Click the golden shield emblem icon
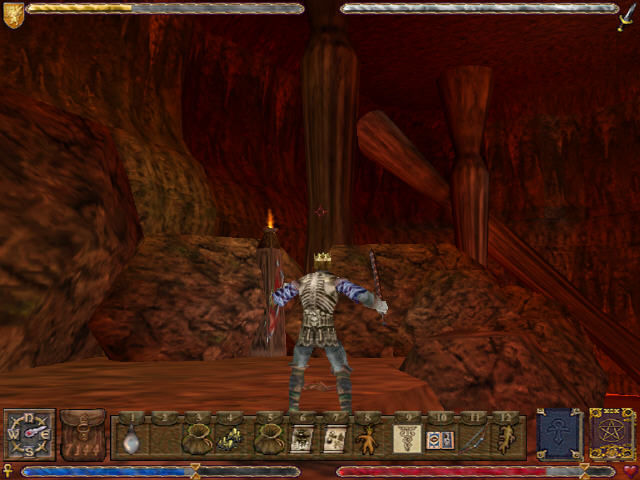The height and width of the screenshot is (480, 640). (13, 15)
